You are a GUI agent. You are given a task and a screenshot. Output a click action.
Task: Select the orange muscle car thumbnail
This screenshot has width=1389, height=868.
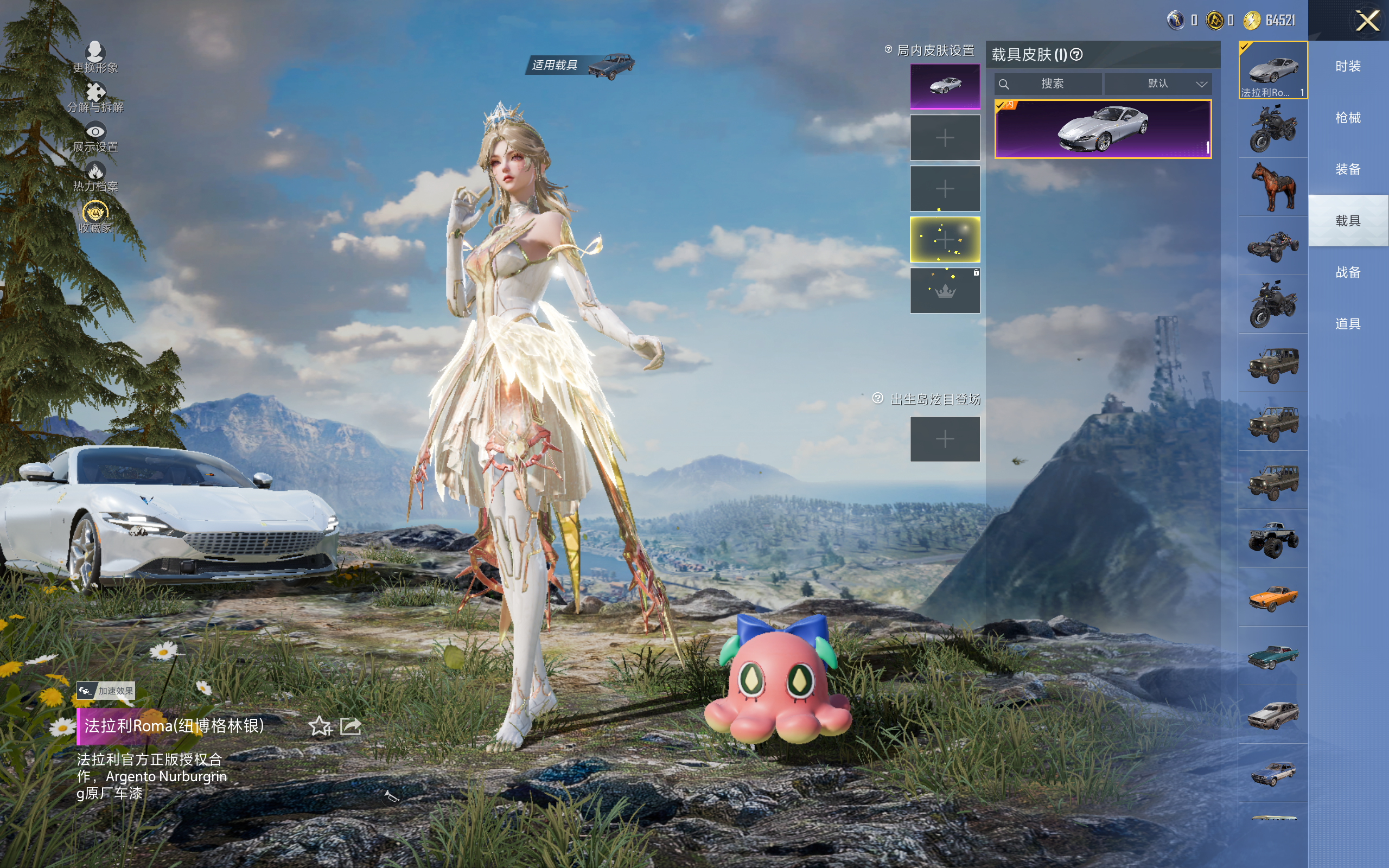point(1273,598)
